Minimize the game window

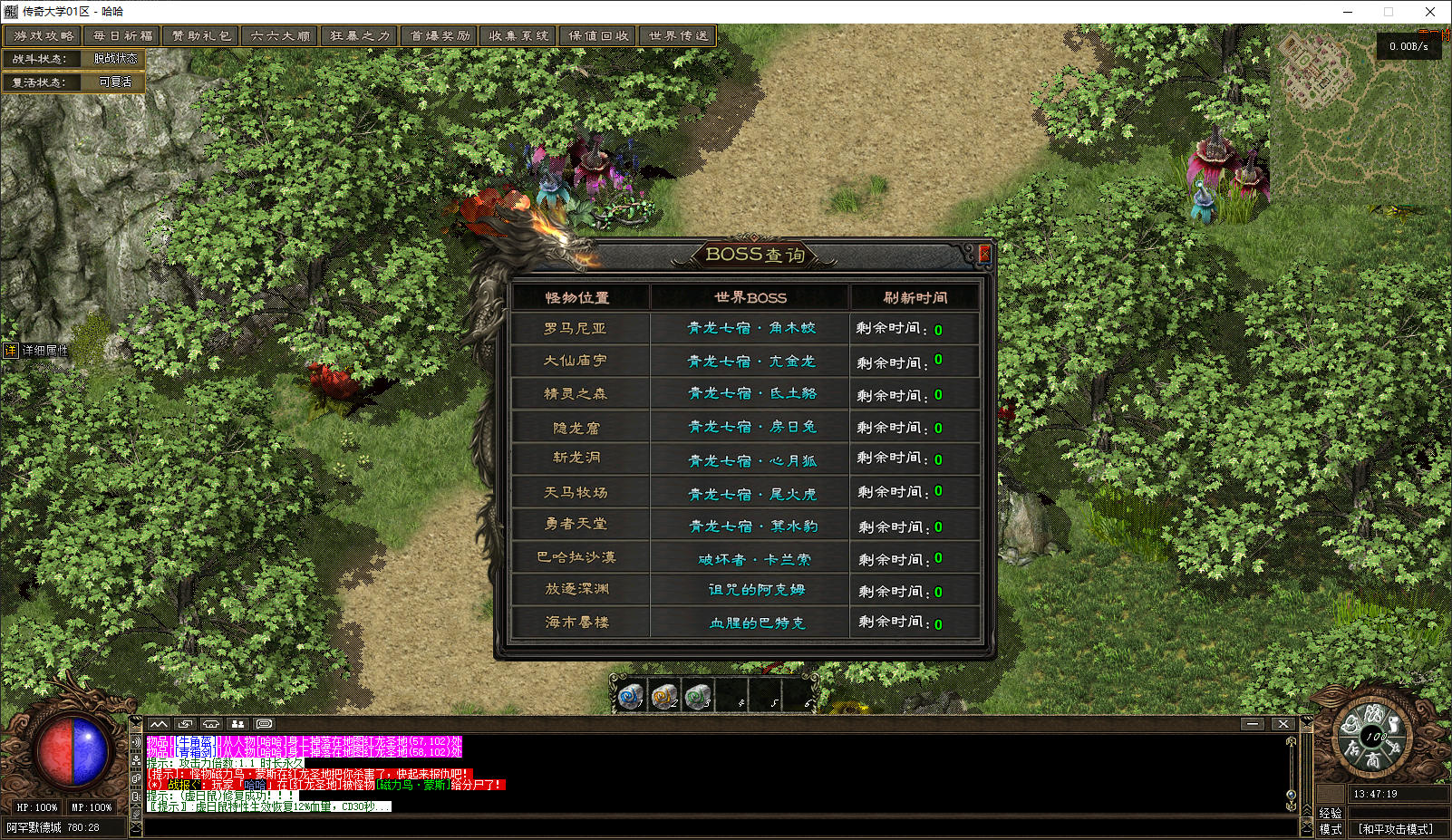(1348, 12)
